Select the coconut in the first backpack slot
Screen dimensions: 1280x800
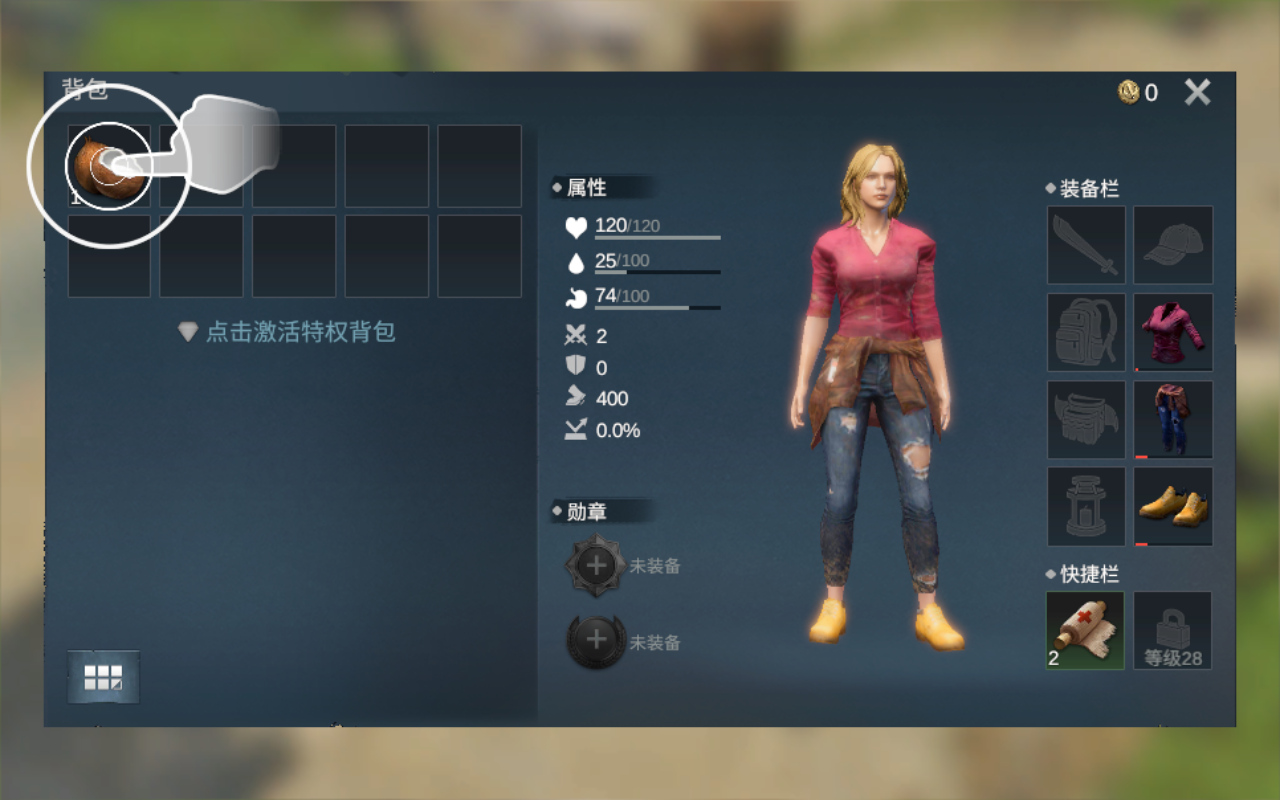tap(108, 165)
